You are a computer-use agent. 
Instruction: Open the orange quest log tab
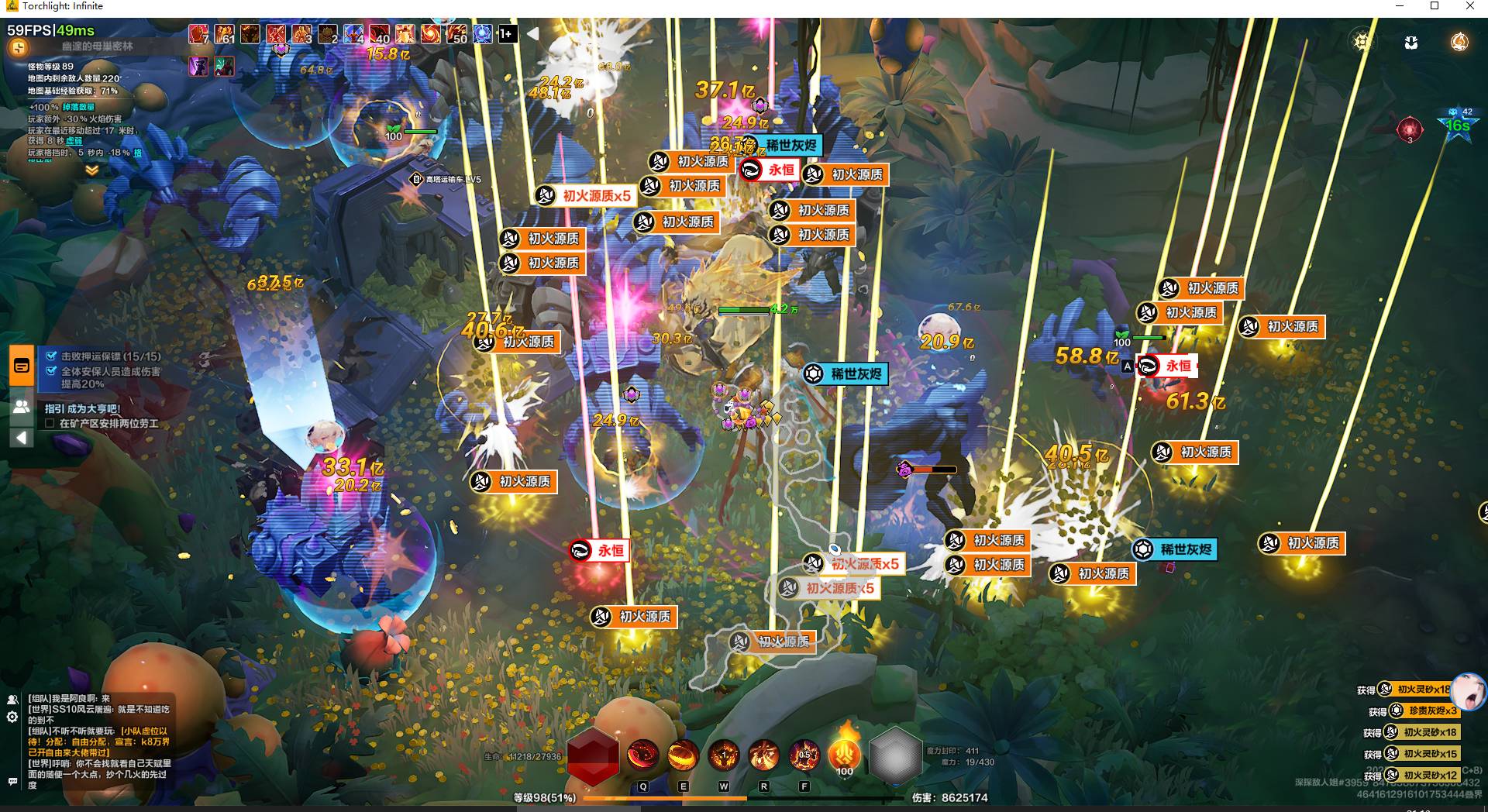(x=22, y=366)
